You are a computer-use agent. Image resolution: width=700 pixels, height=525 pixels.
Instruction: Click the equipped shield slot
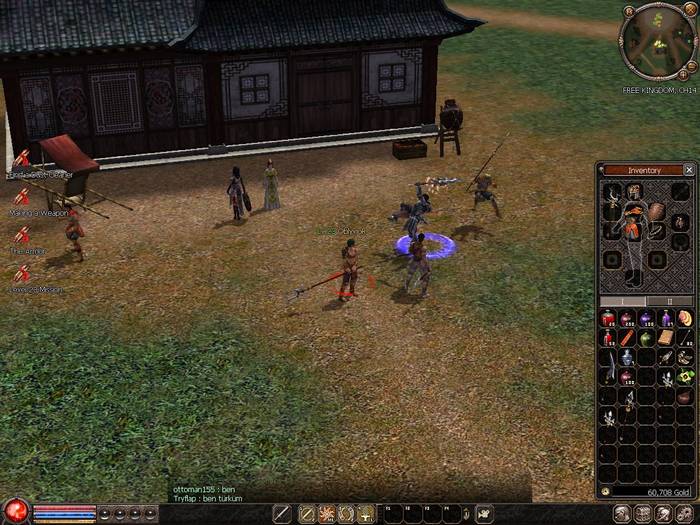click(x=656, y=212)
